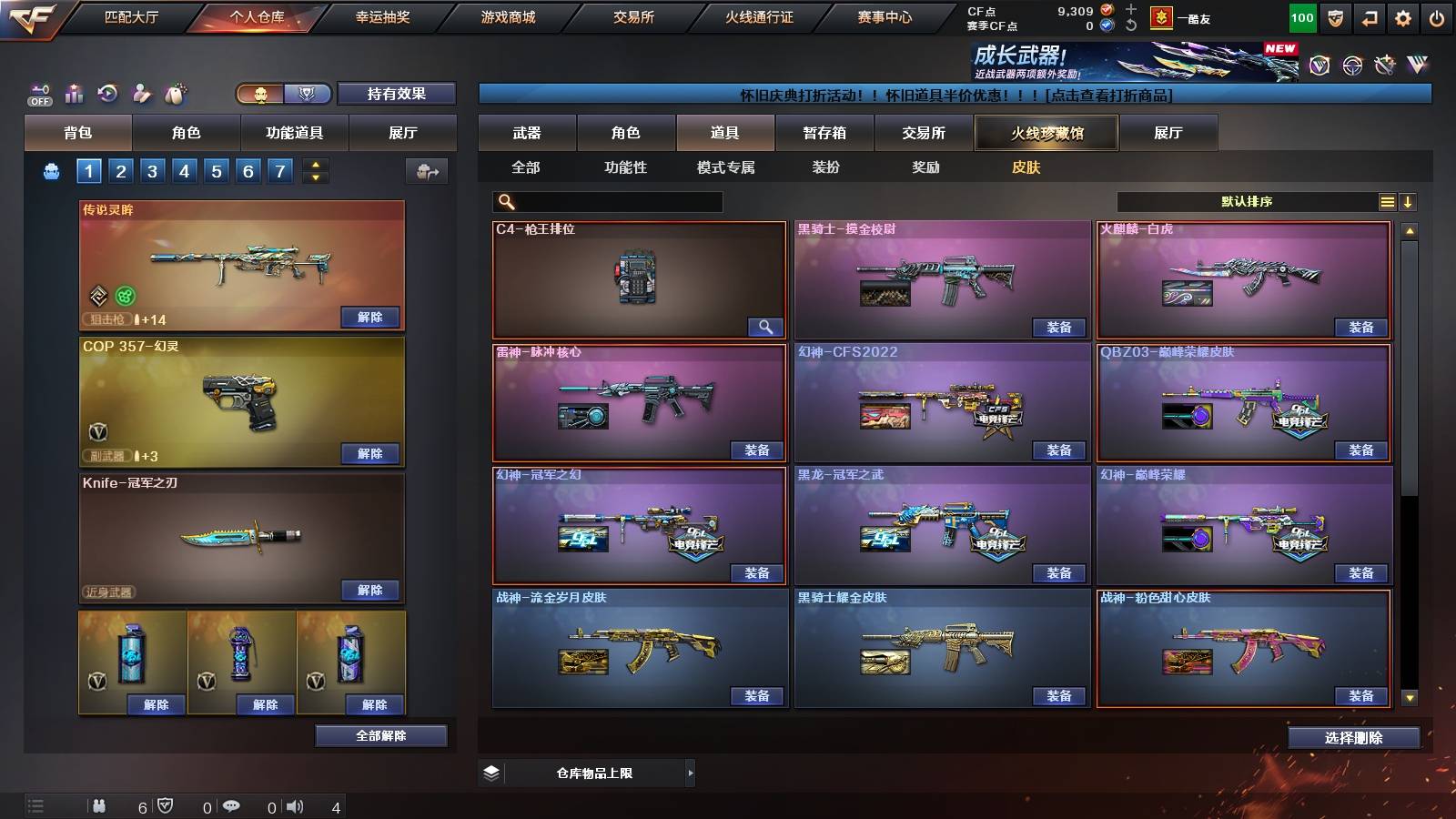
Task: Switch to the 火线珍藏馆 tab
Action: (x=1046, y=133)
